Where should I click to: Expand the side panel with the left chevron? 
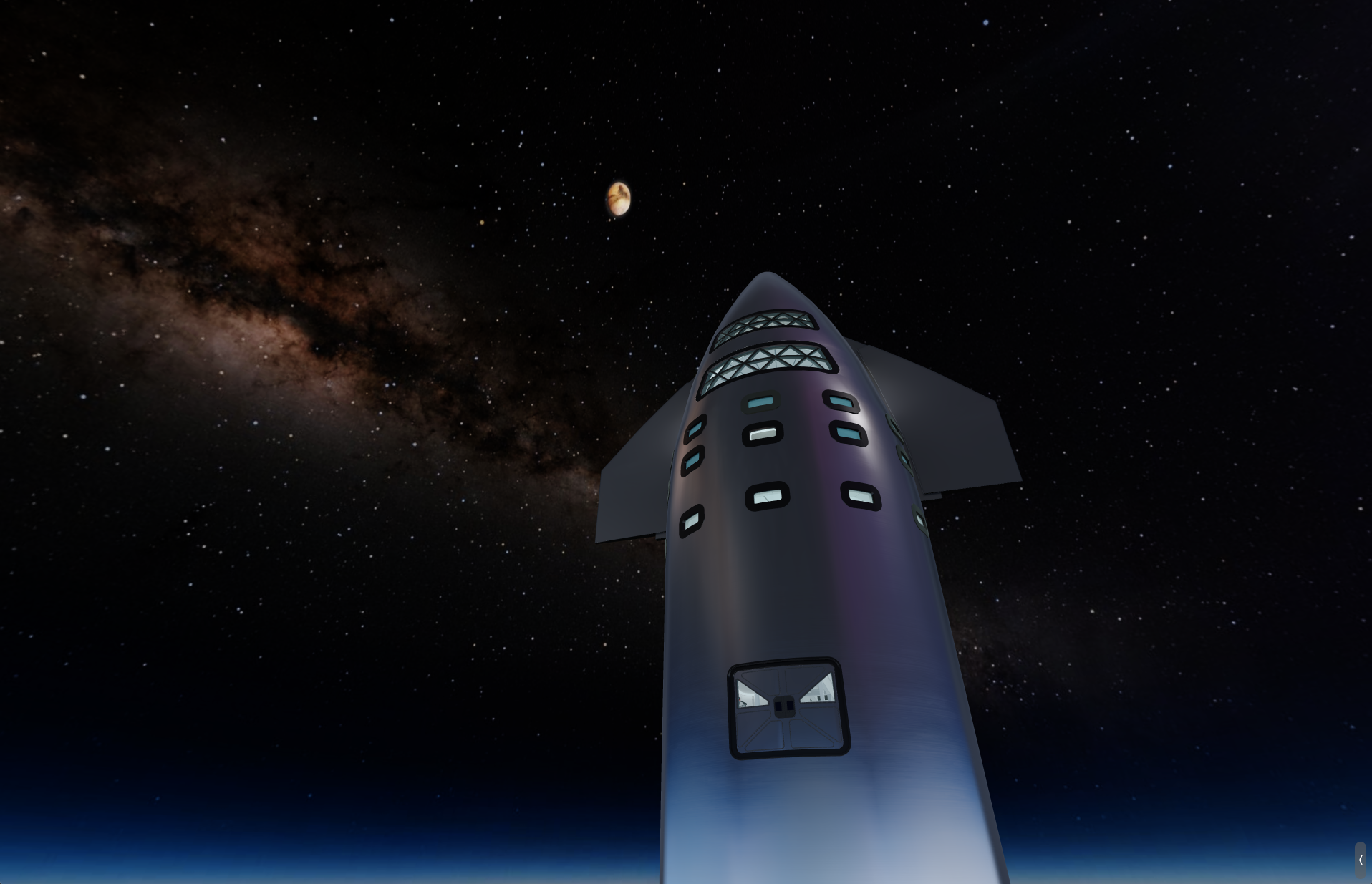1360,860
